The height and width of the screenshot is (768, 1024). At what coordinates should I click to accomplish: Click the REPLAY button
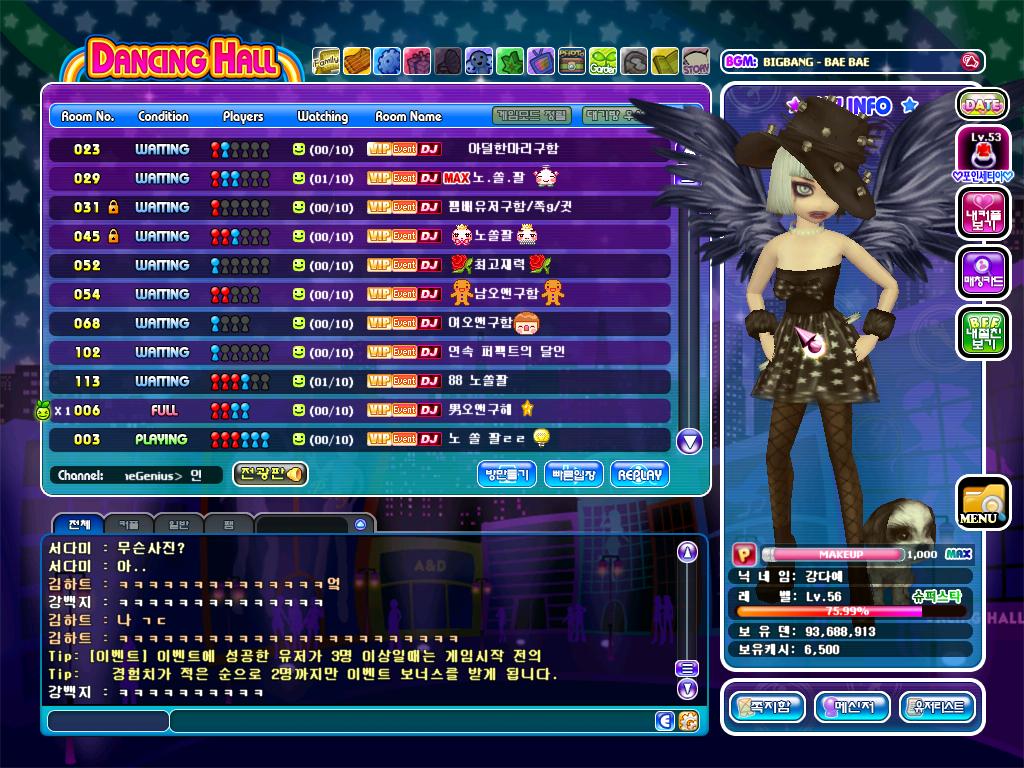pyautogui.click(x=639, y=475)
